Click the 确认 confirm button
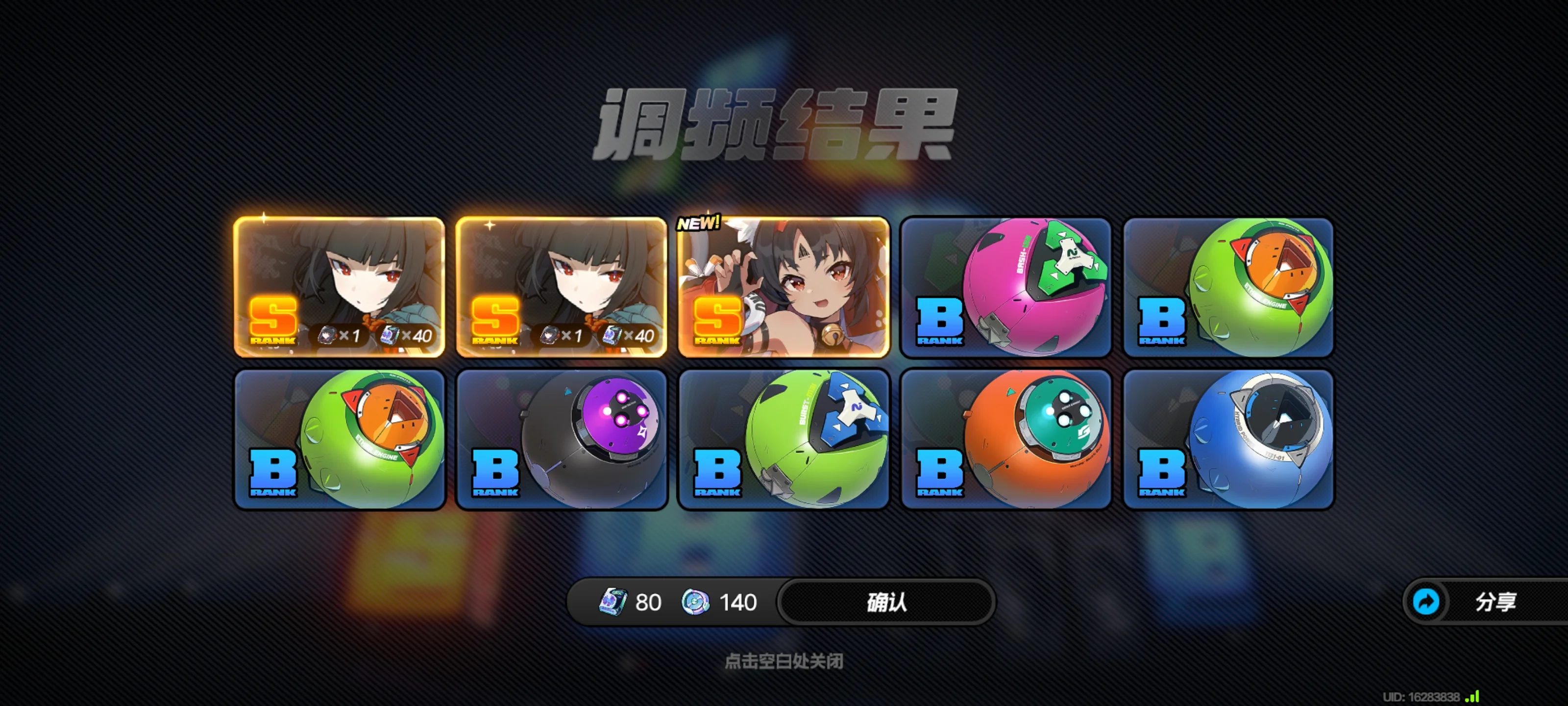This screenshot has height=706, width=1568. [x=886, y=602]
